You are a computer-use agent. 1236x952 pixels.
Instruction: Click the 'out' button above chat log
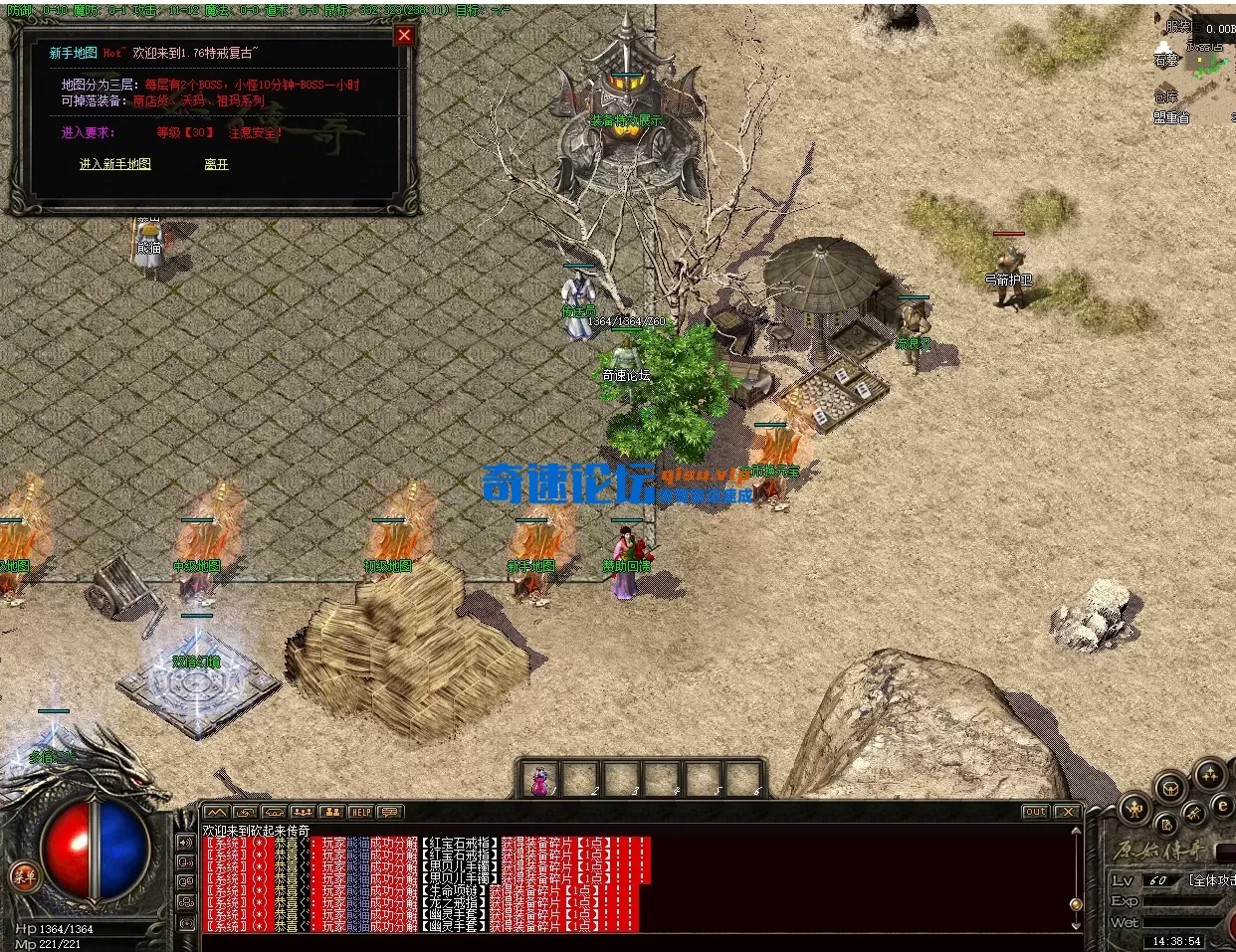point(1035,813)
